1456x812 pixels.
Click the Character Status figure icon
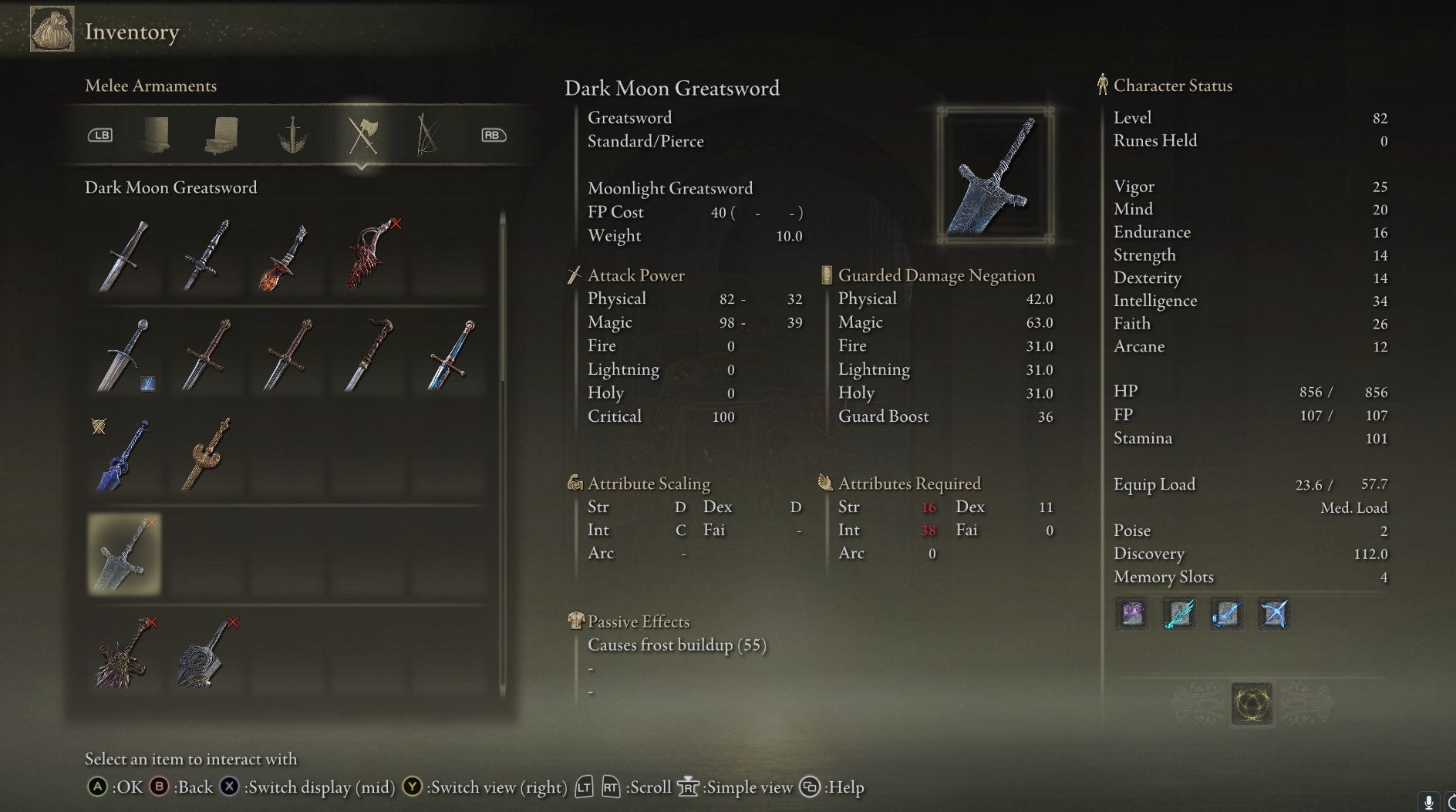(1101, 85)
